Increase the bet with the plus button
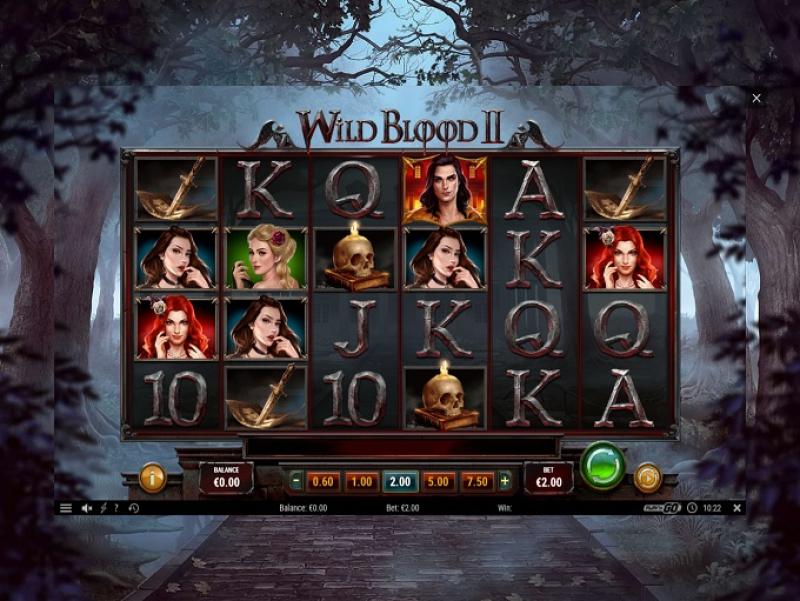Screen dimensions: 800x601 (x=505, y=481)
